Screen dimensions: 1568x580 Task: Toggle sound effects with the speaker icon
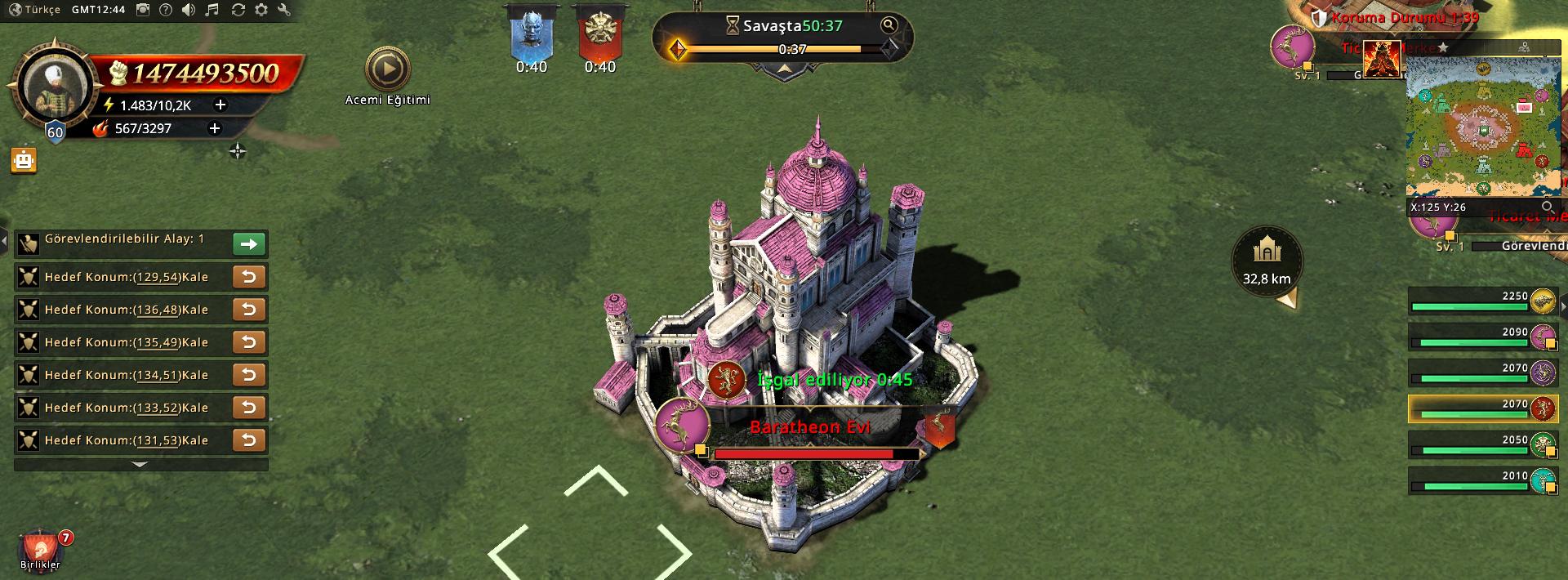[189, 10]
